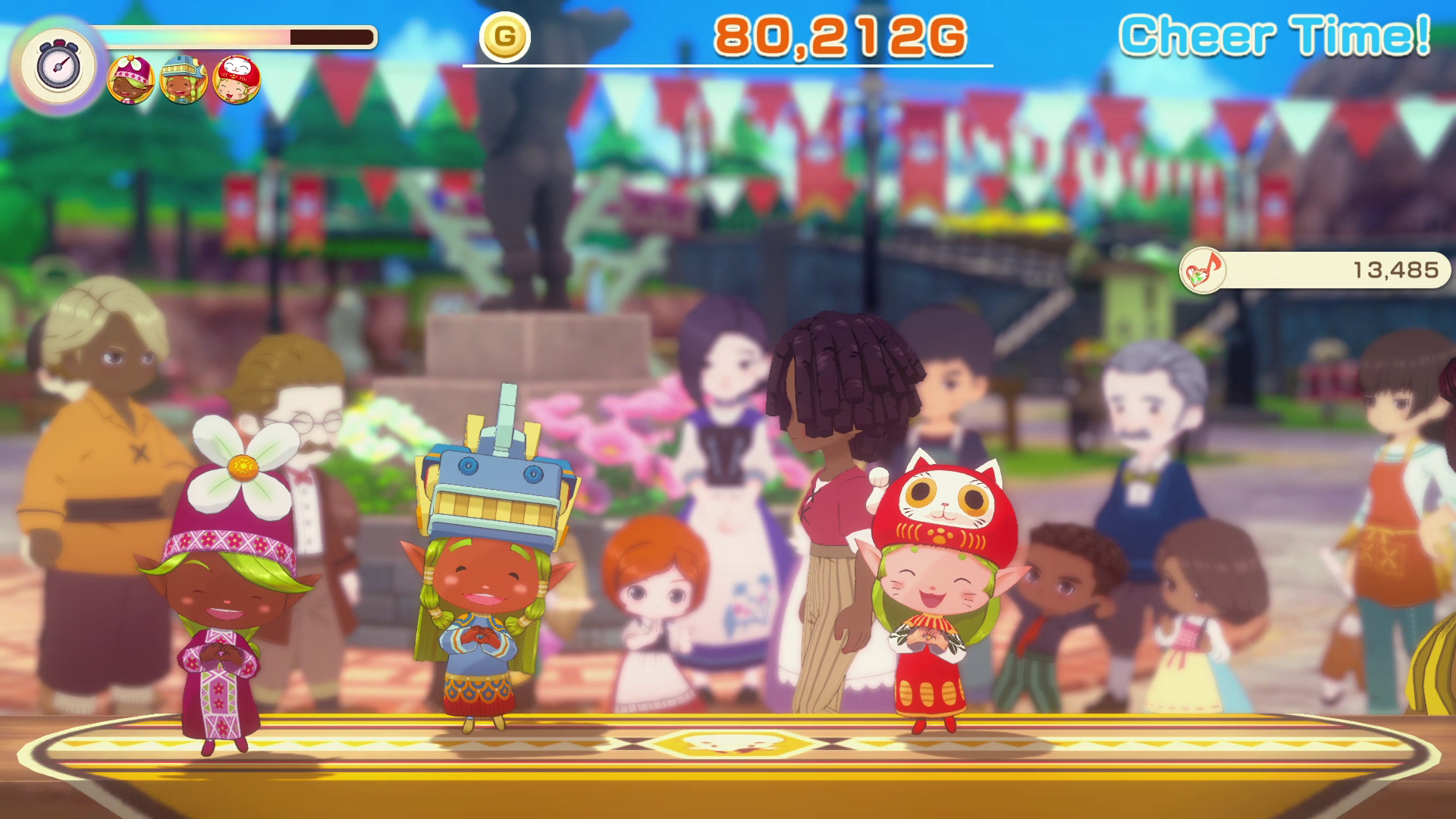
Task: Select the blue-helmet sprite portrait
Action: click(x=184, y=80)
